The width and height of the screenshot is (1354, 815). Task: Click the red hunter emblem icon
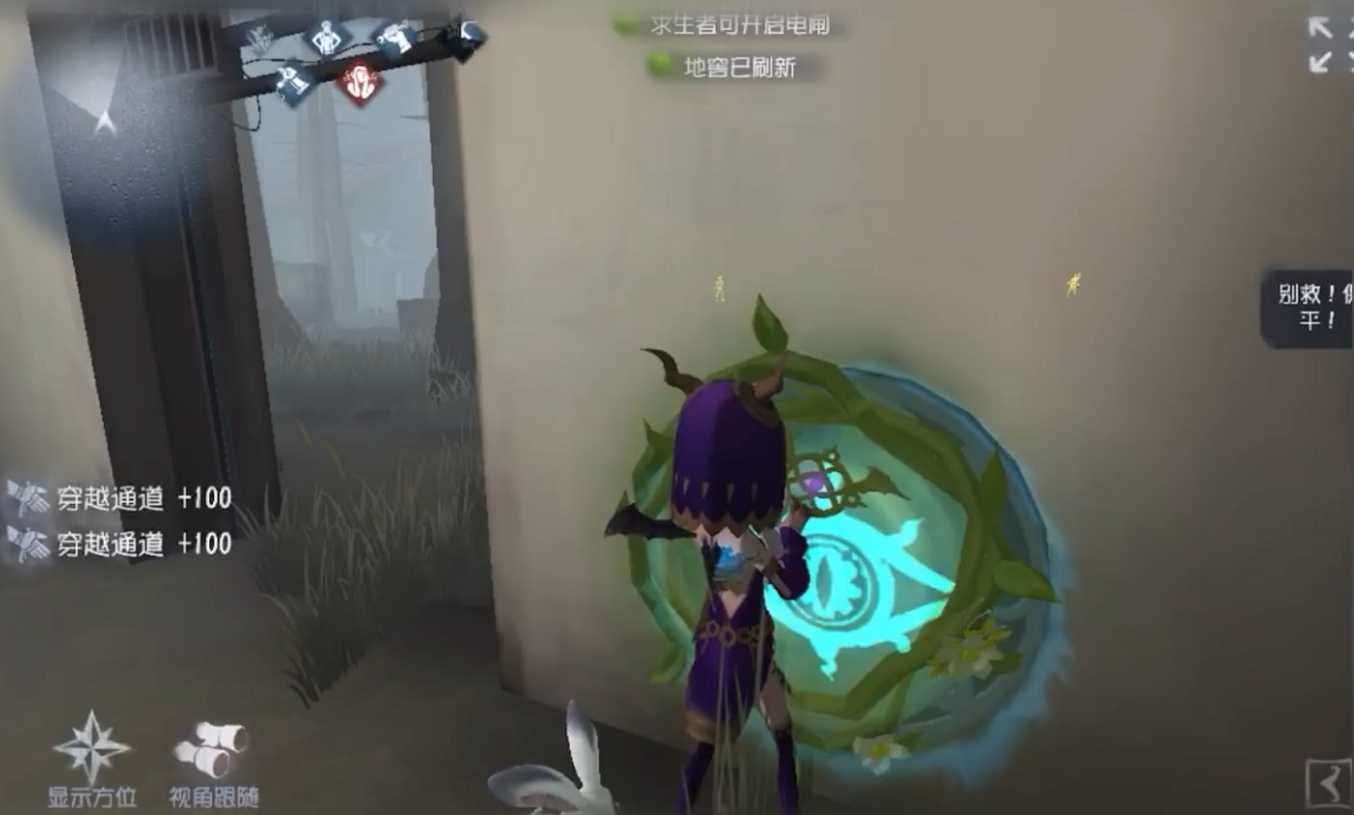pyautogui.click(x=358, y=82)
